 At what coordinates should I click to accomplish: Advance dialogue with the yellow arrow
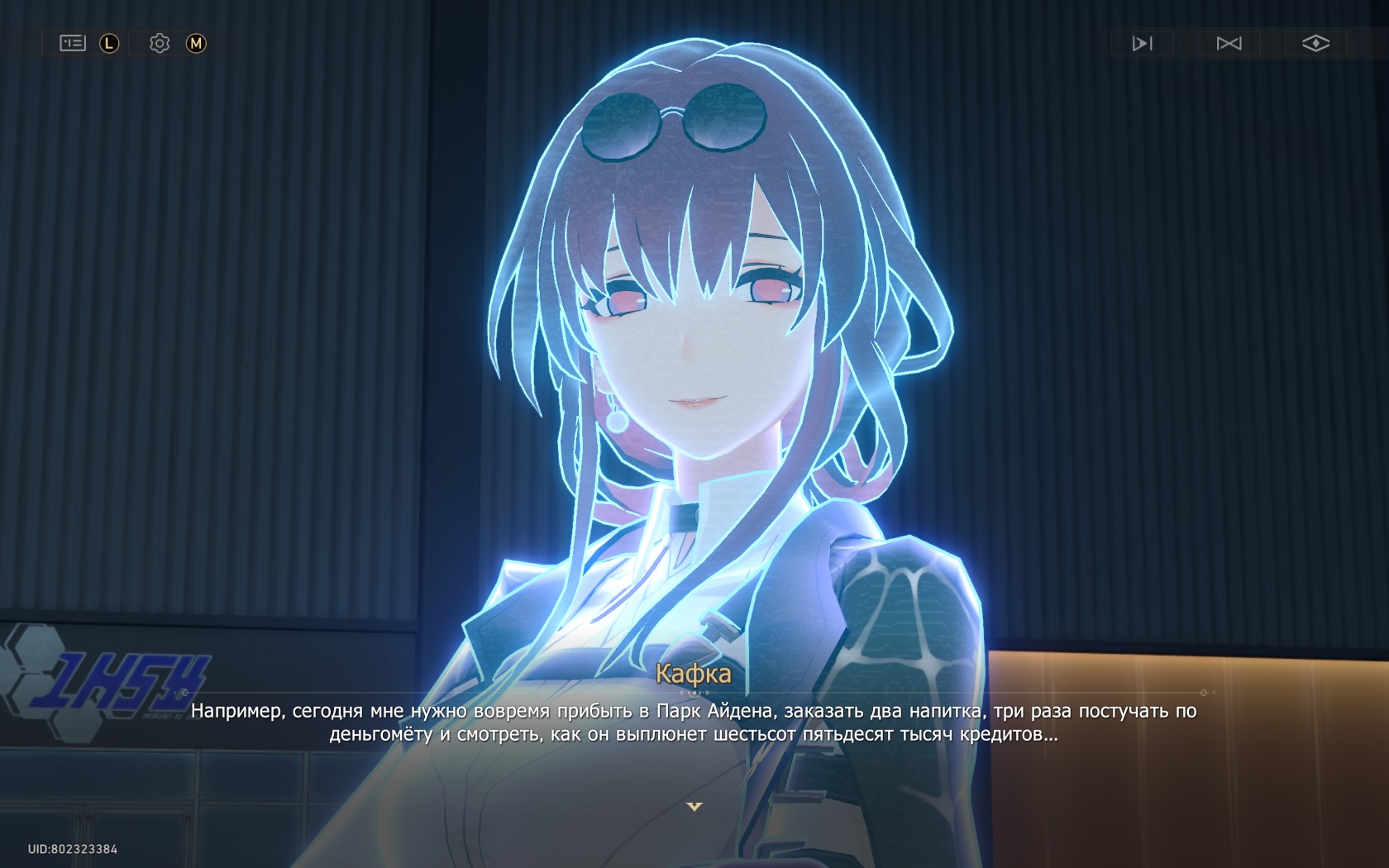tap(694, 806)
